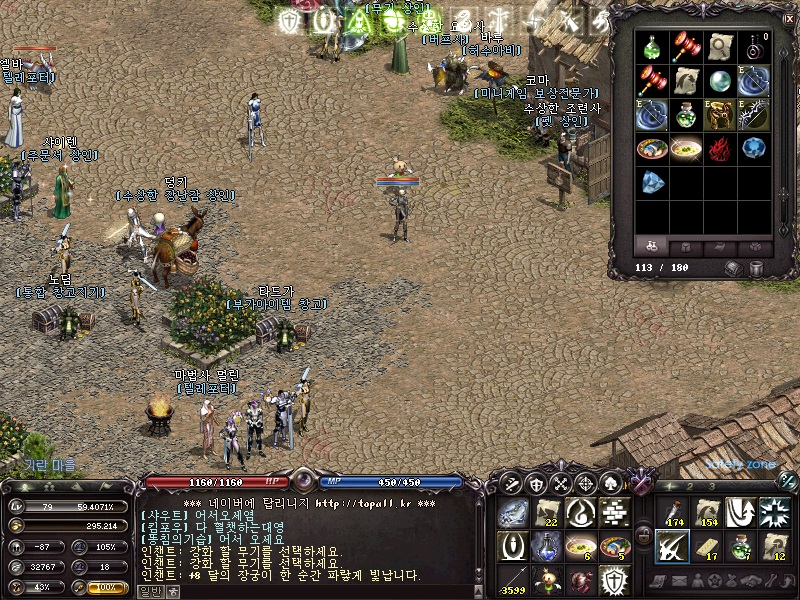The width and height of the screenshot is (800, 600).
Task: Select the arrows slot showing 3599
Action: 512,578
